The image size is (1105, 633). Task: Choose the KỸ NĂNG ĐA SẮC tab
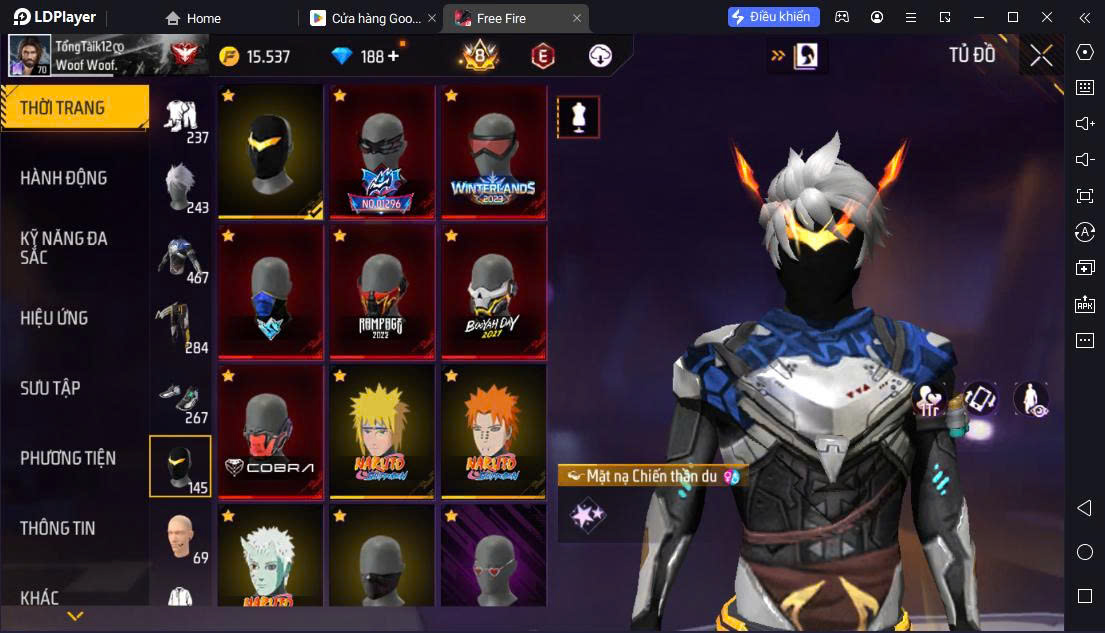click(x=64, y=247)
